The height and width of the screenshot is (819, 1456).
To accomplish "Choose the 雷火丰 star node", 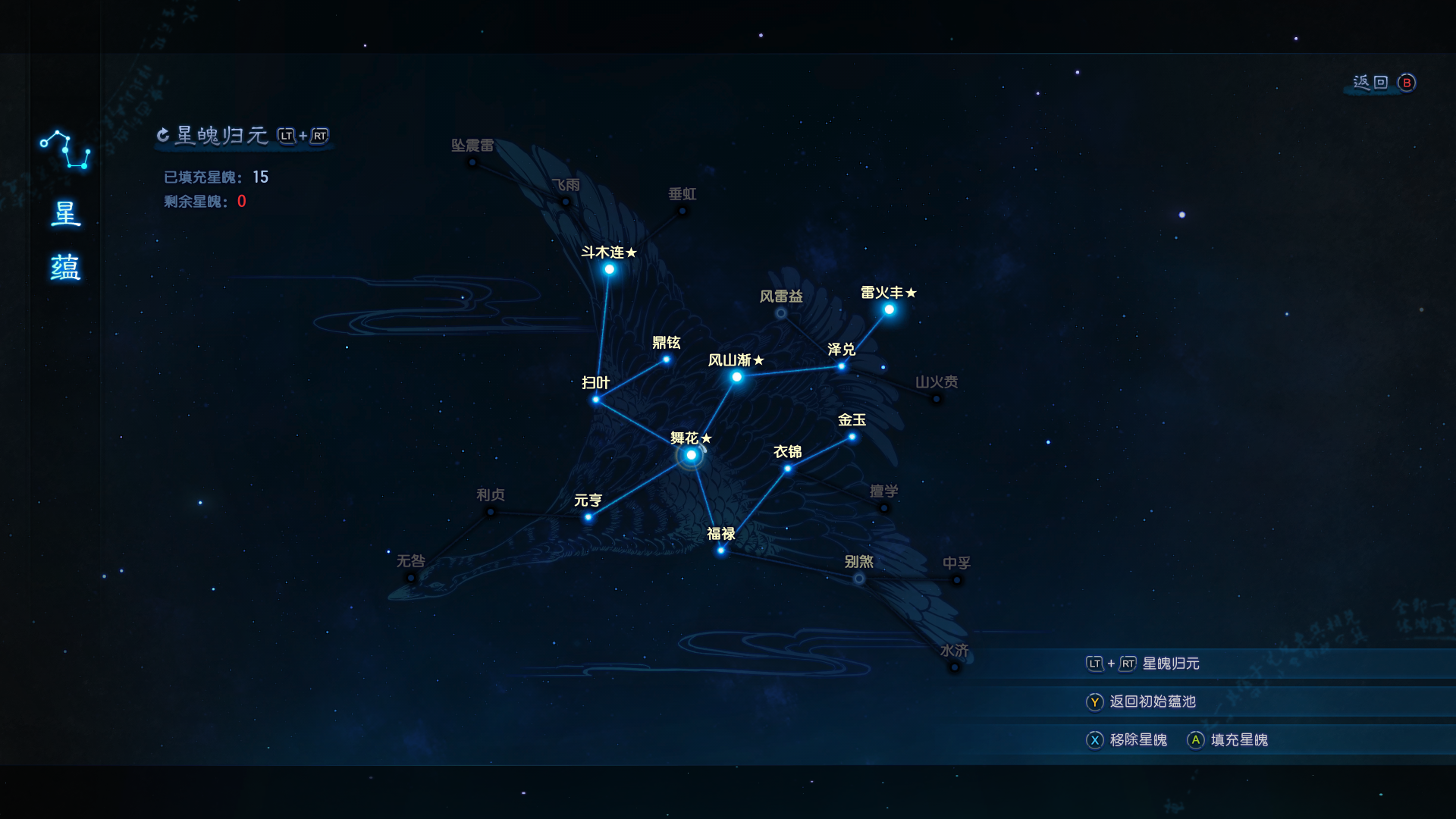I will (889, 309).
